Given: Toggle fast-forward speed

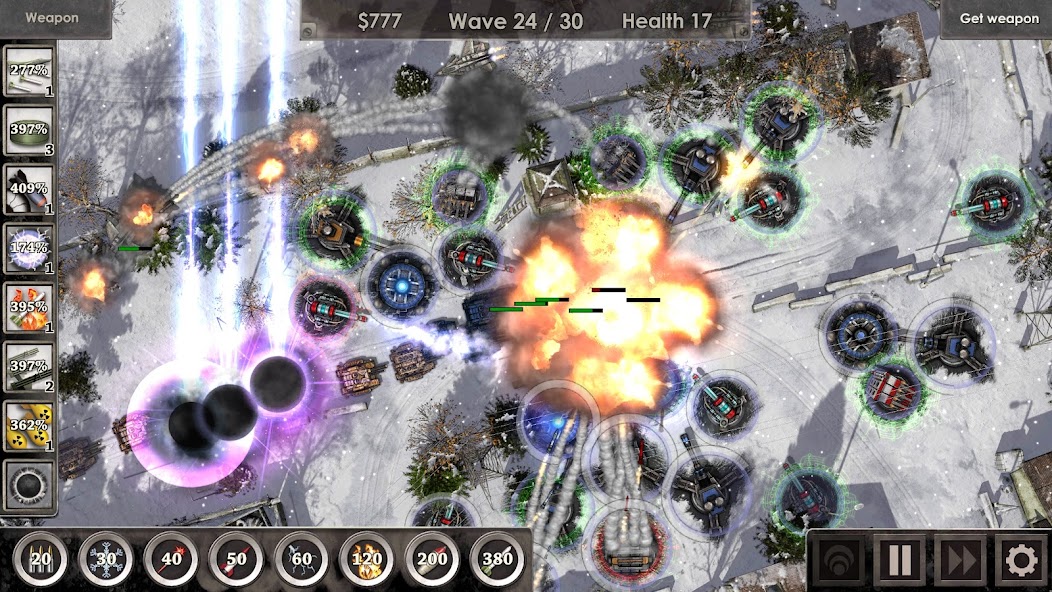Looking at the screenshot, I should click(959, 561).
